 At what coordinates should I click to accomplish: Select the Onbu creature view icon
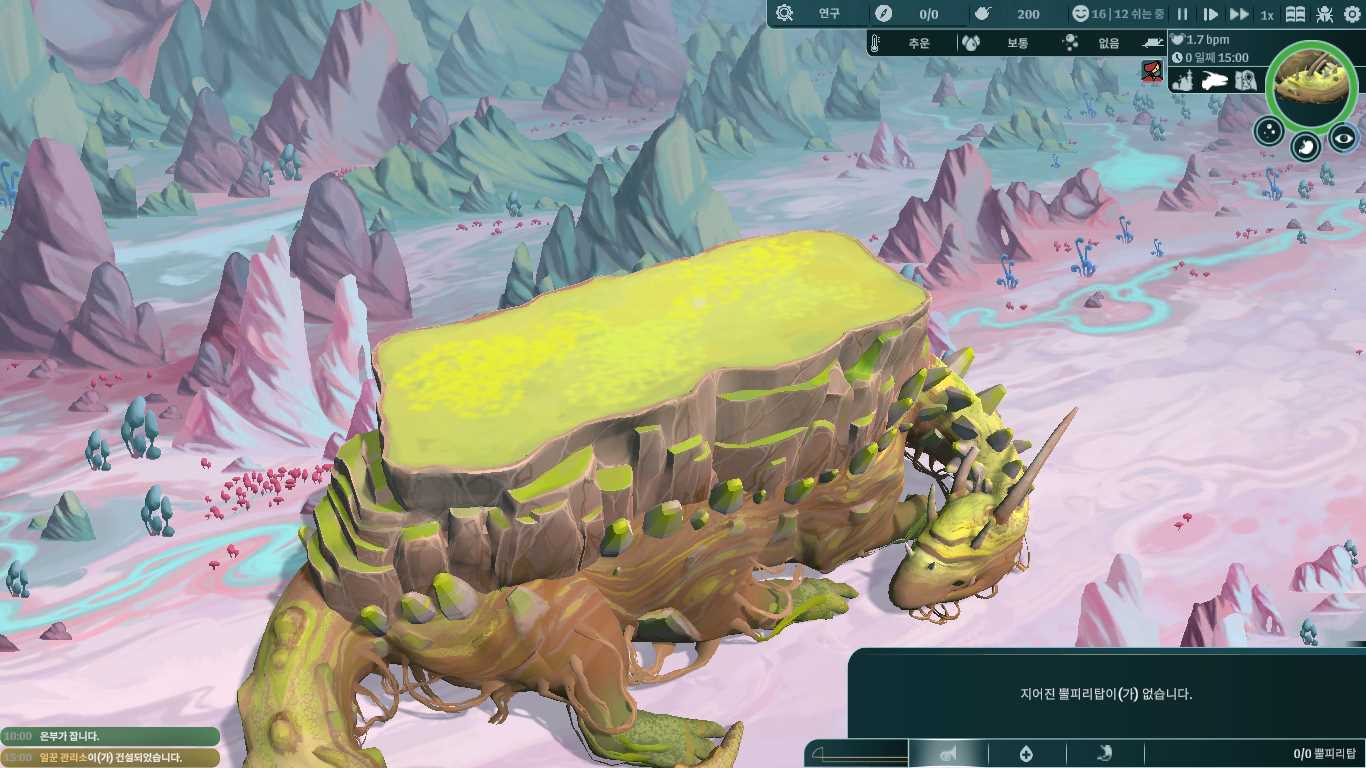pos(1215,80)
